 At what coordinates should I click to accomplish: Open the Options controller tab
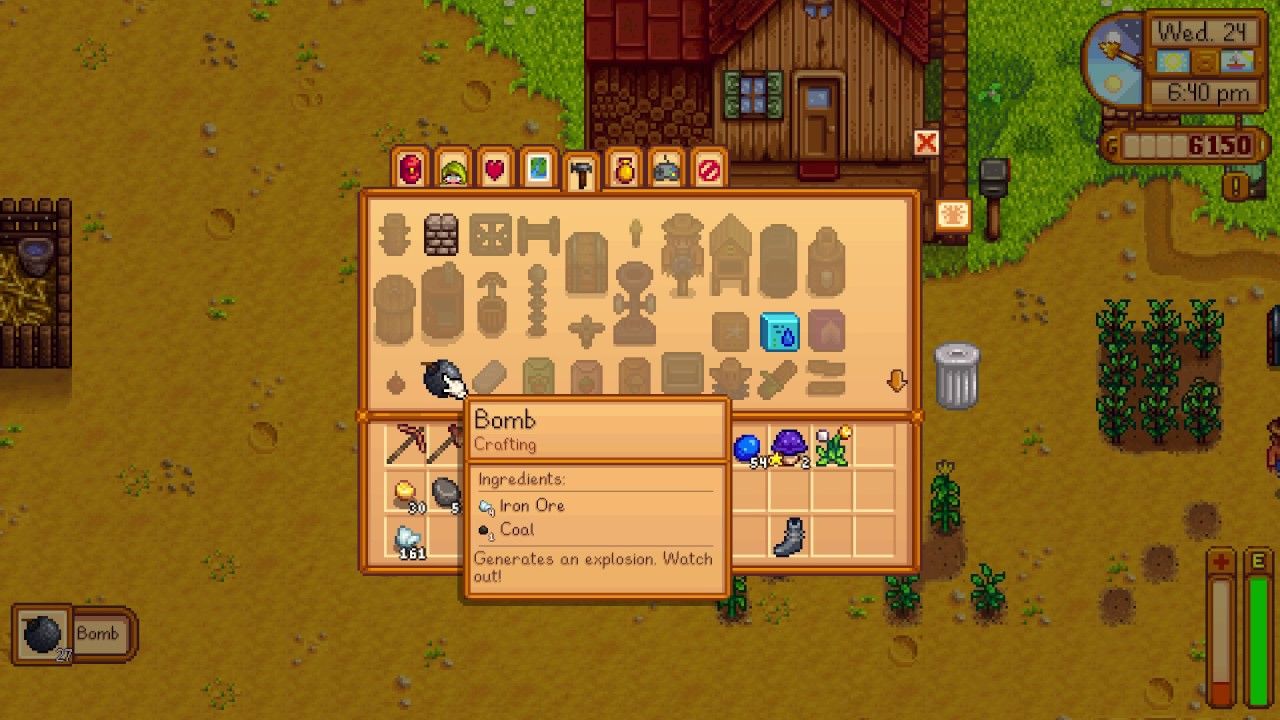666,169
